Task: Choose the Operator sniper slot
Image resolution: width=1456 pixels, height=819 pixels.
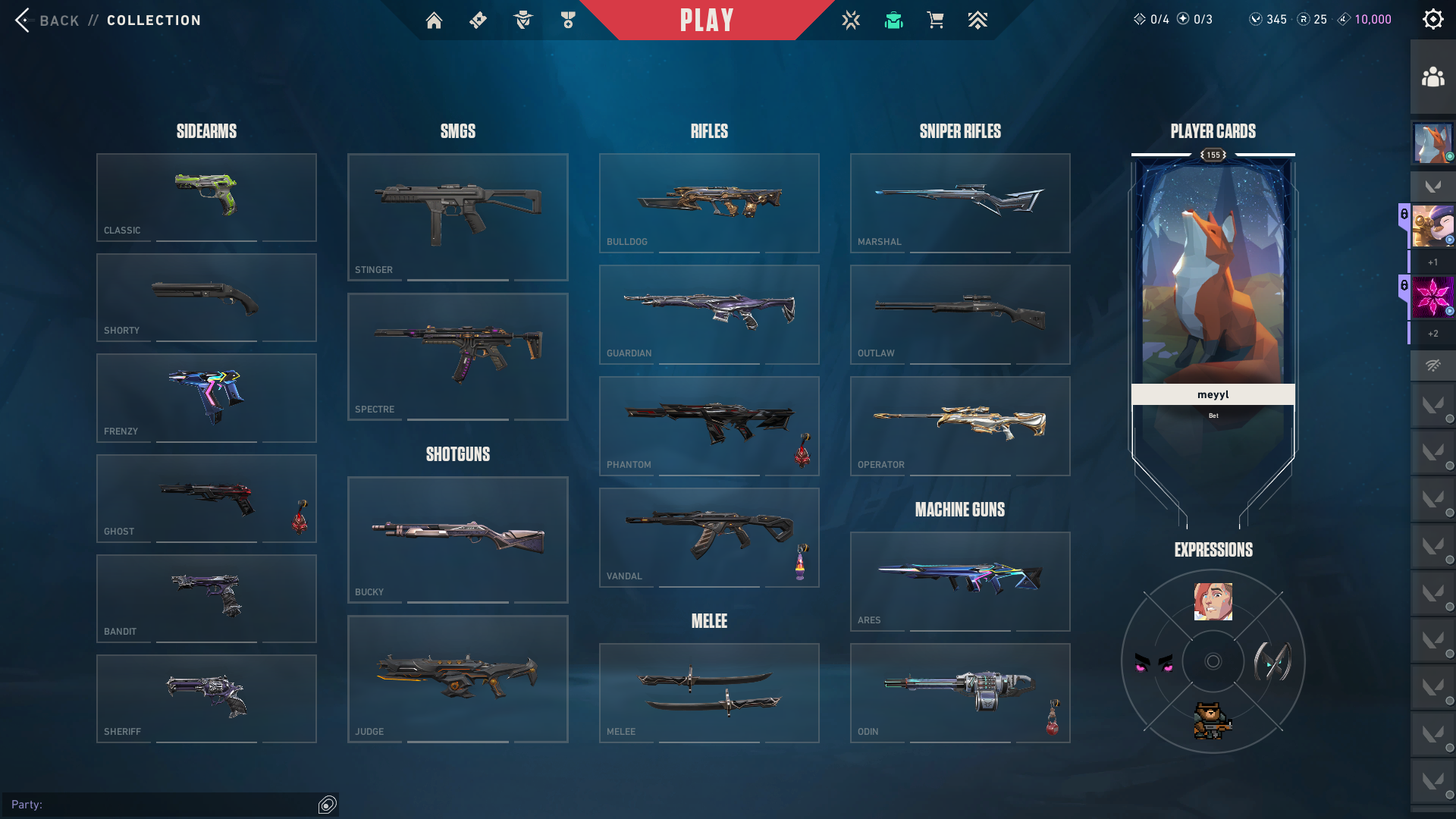Action: point(960,425)
